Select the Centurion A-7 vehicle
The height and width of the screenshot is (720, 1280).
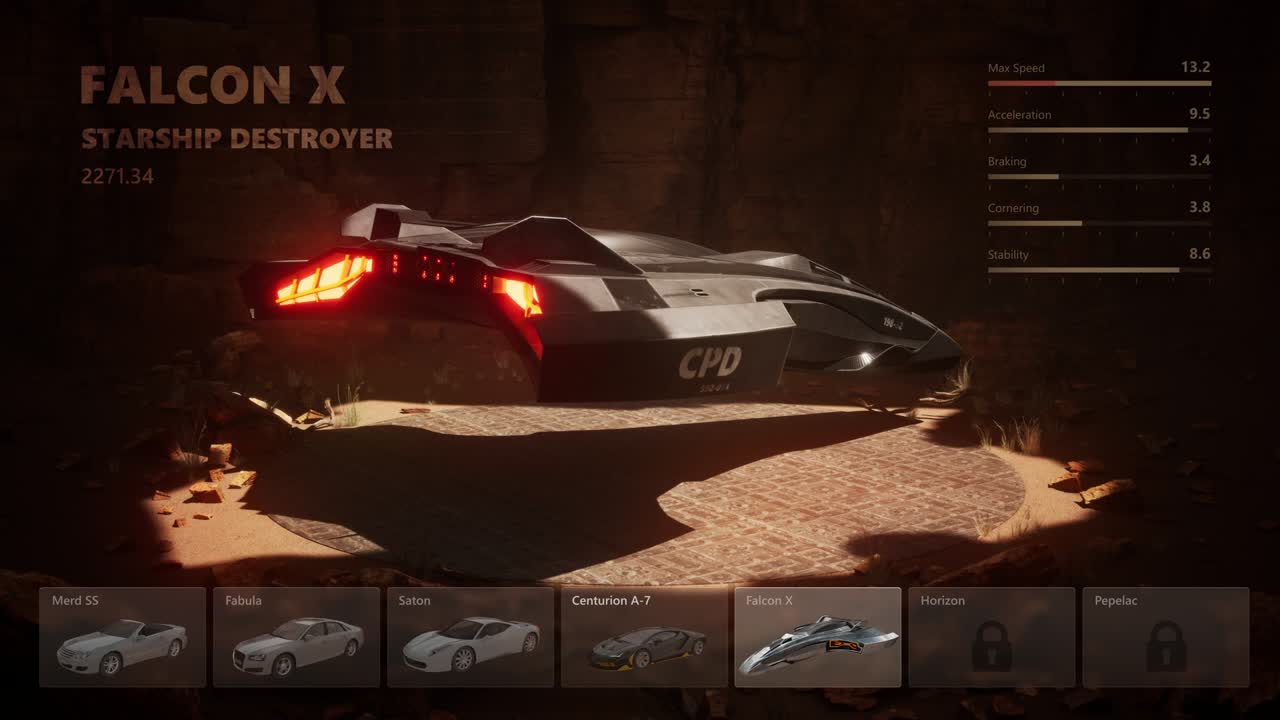pos(644,637)
